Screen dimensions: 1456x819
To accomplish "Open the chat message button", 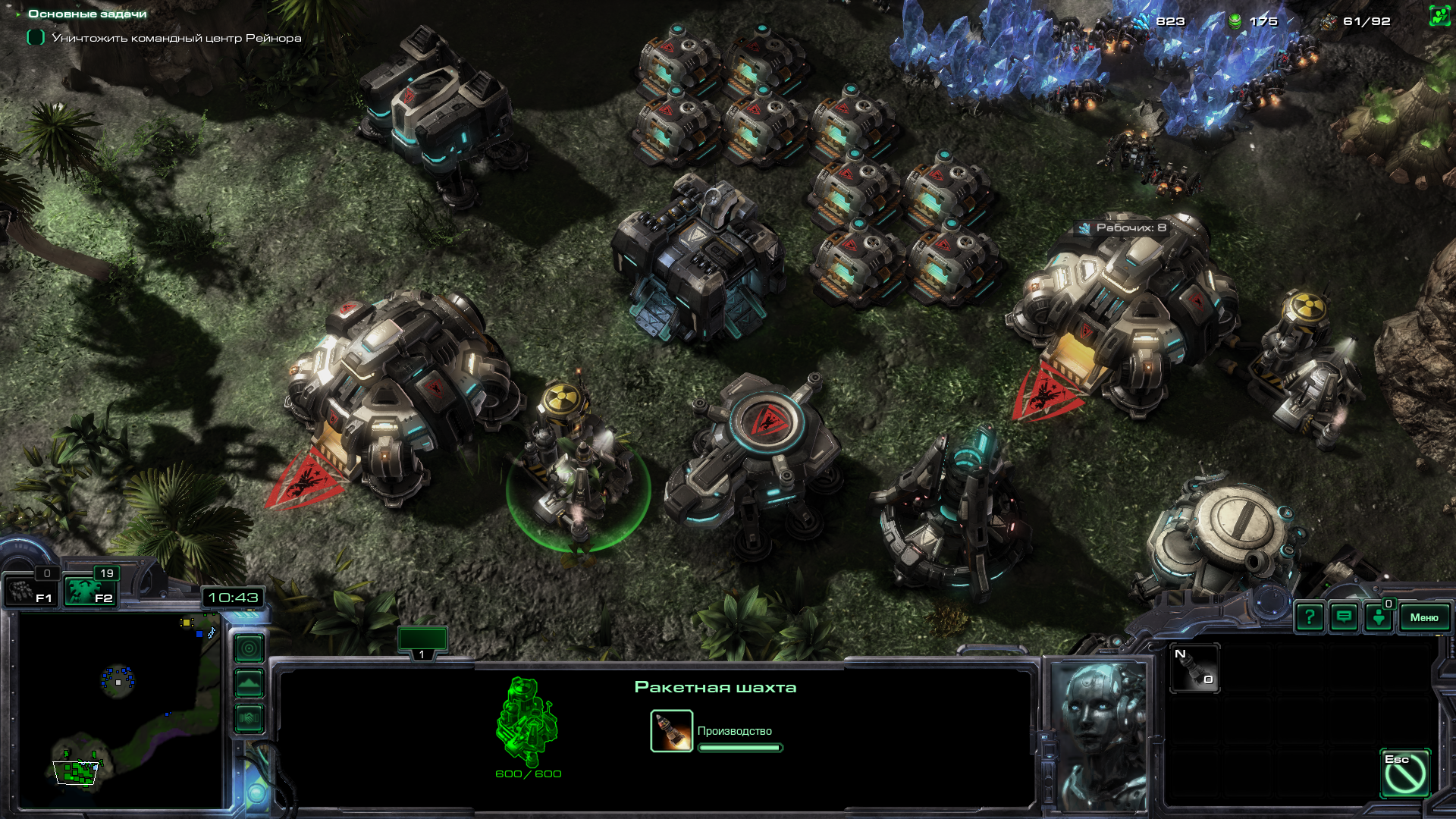I will [1344, 617].
